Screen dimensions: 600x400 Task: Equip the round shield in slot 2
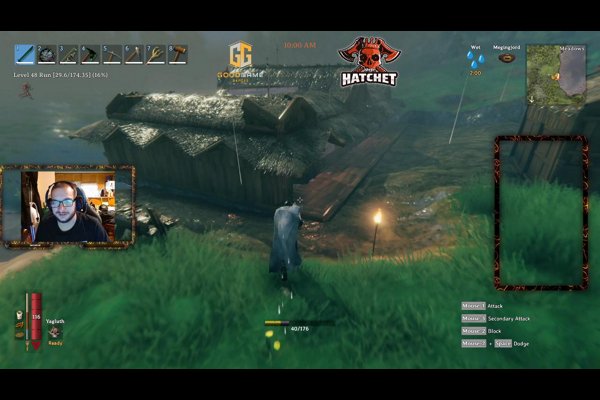click(x=46, y=54)
